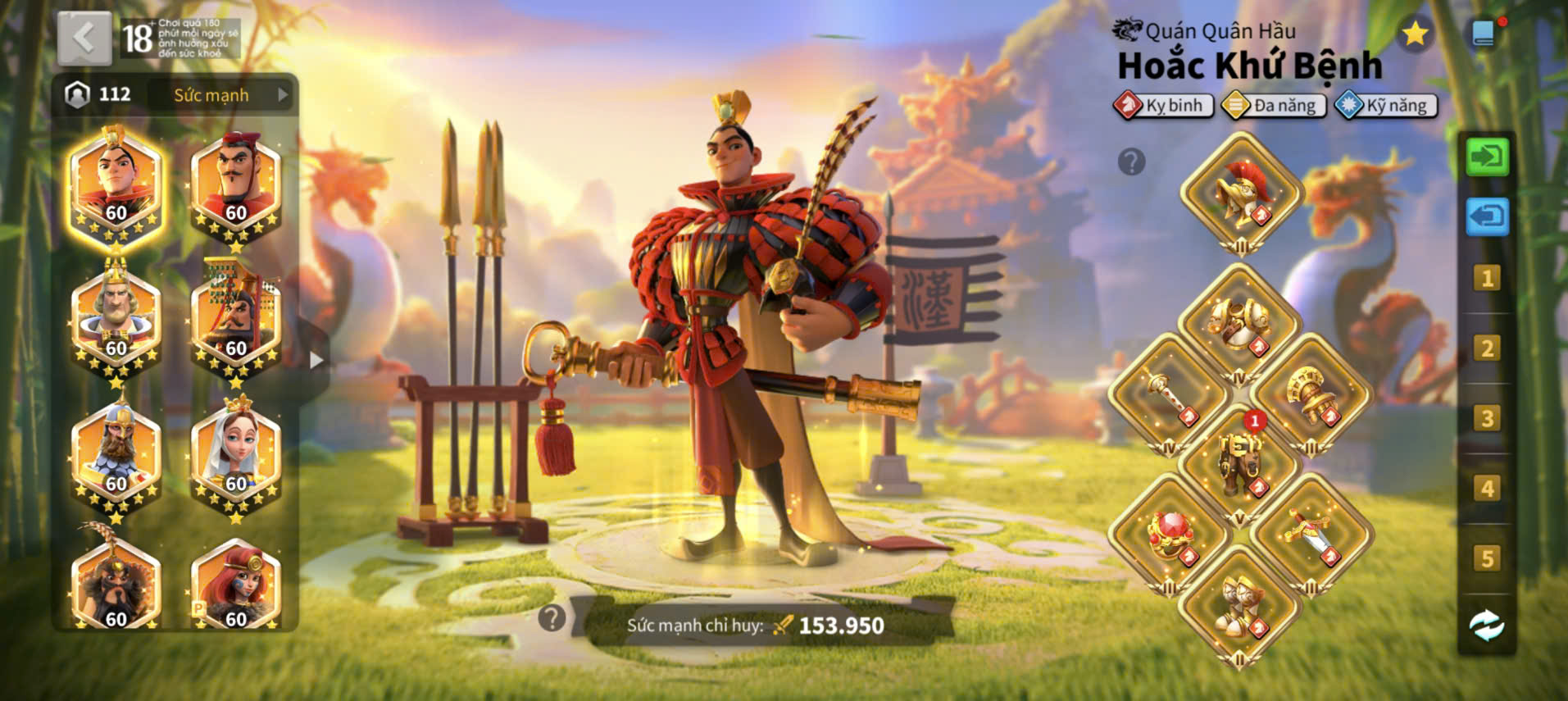Toggle the gold star favorite button
The image size is (1568, 701).
(x=1414, y=34)
